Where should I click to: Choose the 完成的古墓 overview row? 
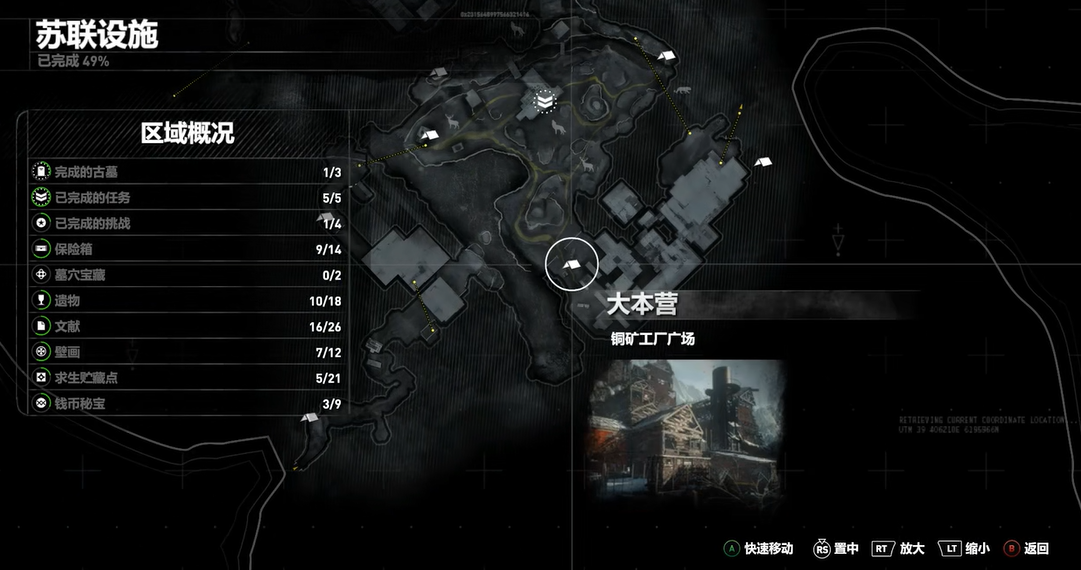[x=188, y=172]
